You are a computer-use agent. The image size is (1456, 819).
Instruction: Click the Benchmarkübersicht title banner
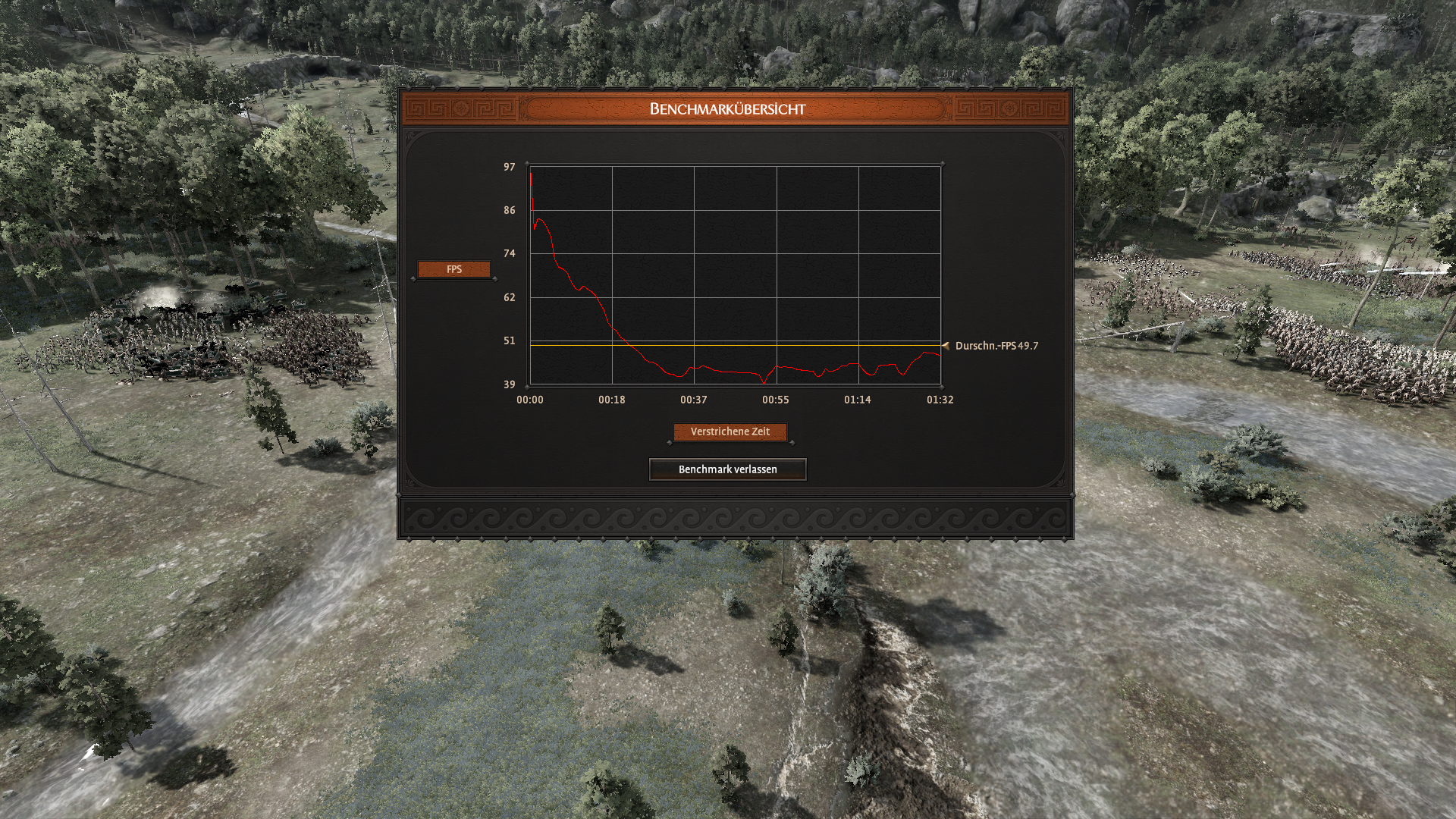coord(728,108)
